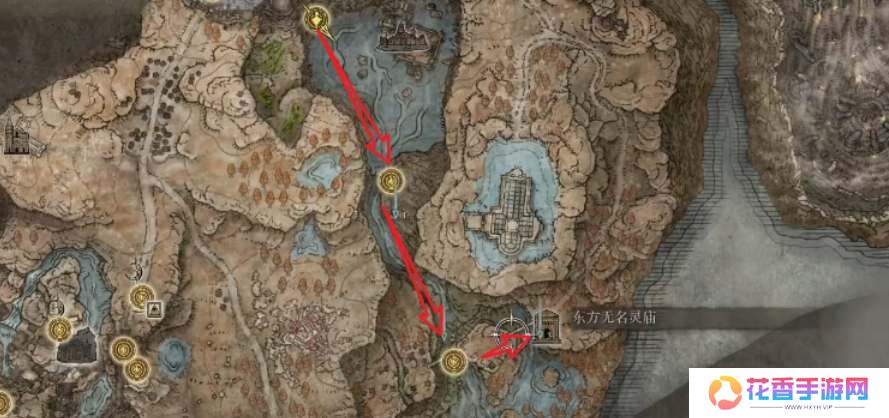Choose the grace at the short red arrow's tail
This screenshot has width=889, height=418.
tap(455, 358)
